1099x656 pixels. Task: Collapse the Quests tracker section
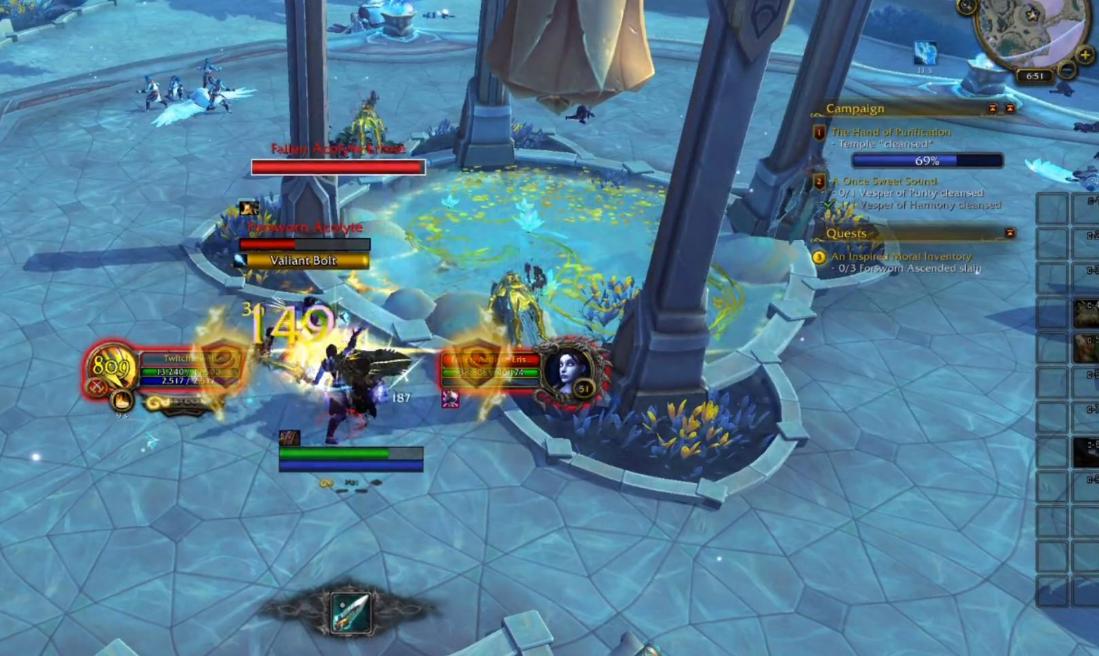(x=1009, y=233)
